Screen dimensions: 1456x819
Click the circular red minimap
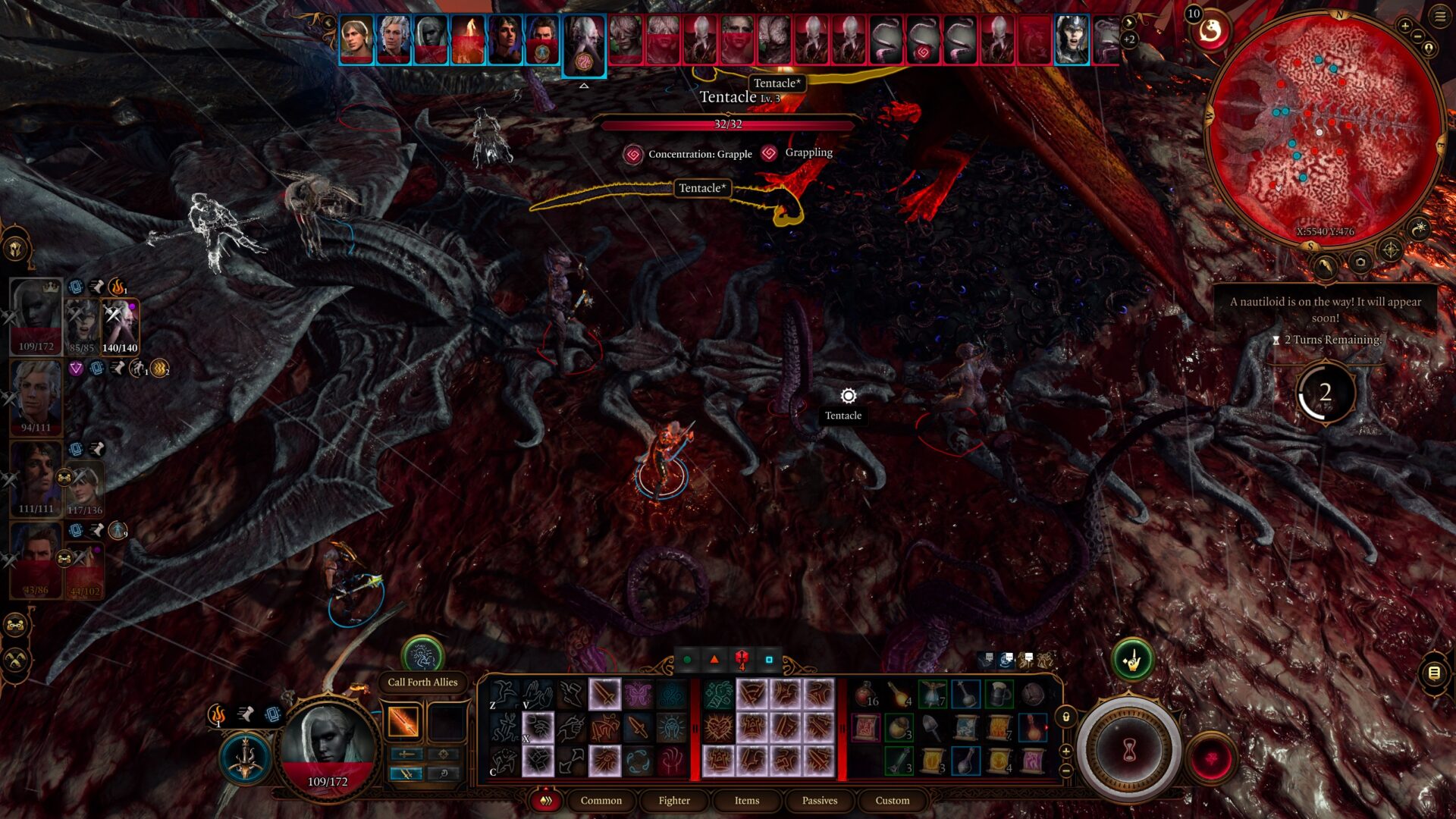1323,129
